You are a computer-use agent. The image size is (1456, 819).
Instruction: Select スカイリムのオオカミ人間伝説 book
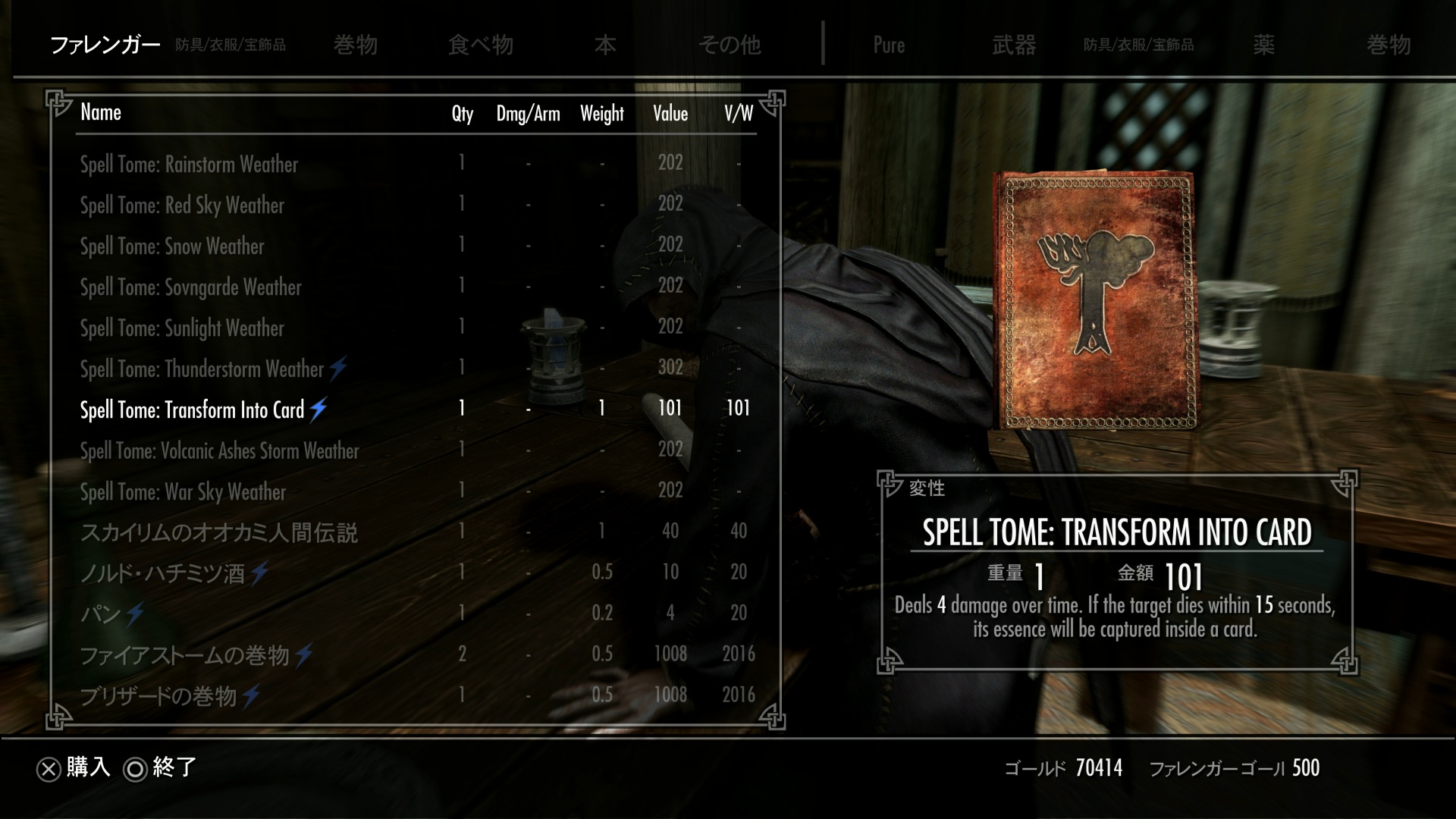point(218,533)
